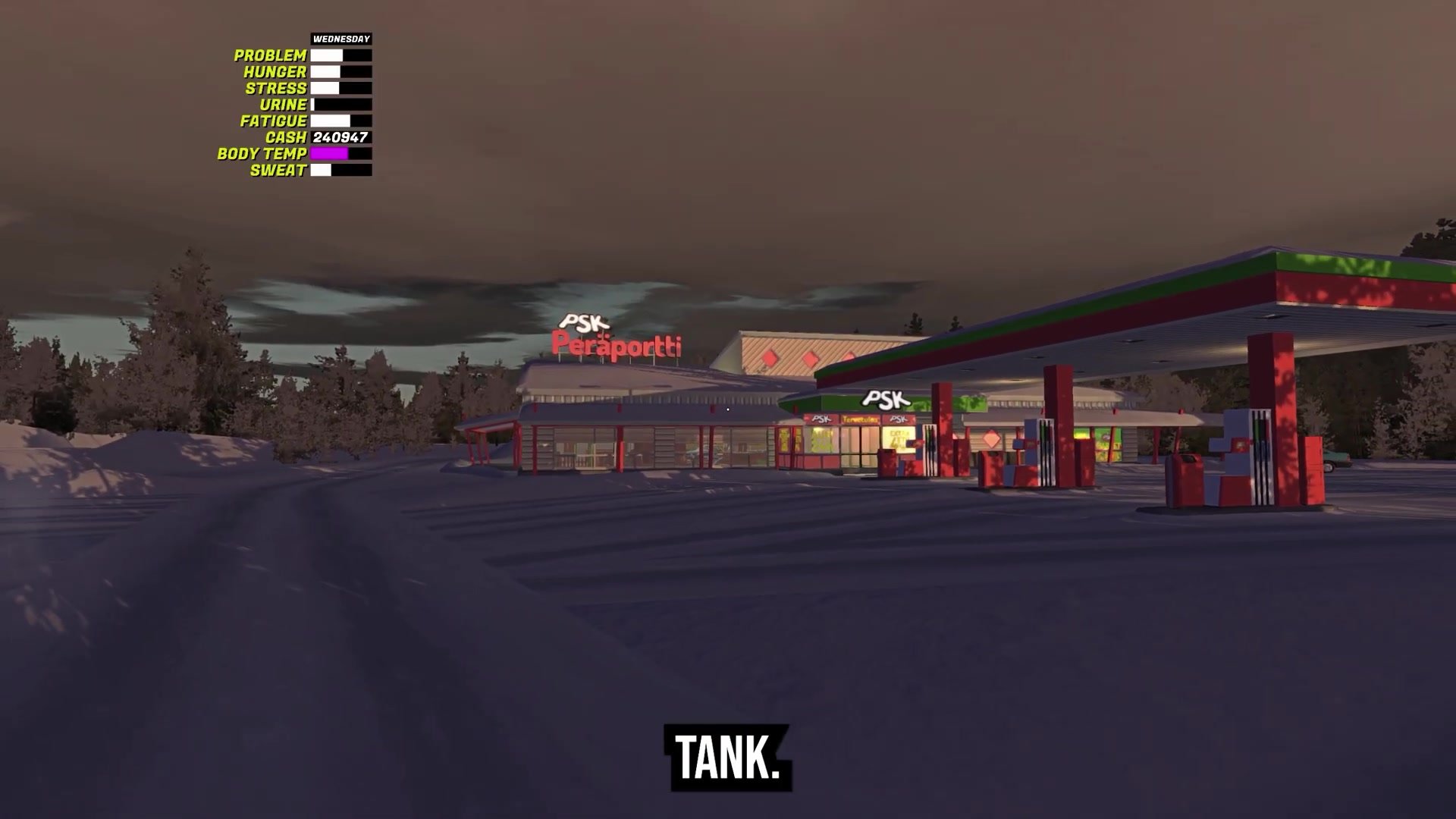1456x819 pixels.
Task: Click the FATIGUE progress bar
Action: coord(340,120)
